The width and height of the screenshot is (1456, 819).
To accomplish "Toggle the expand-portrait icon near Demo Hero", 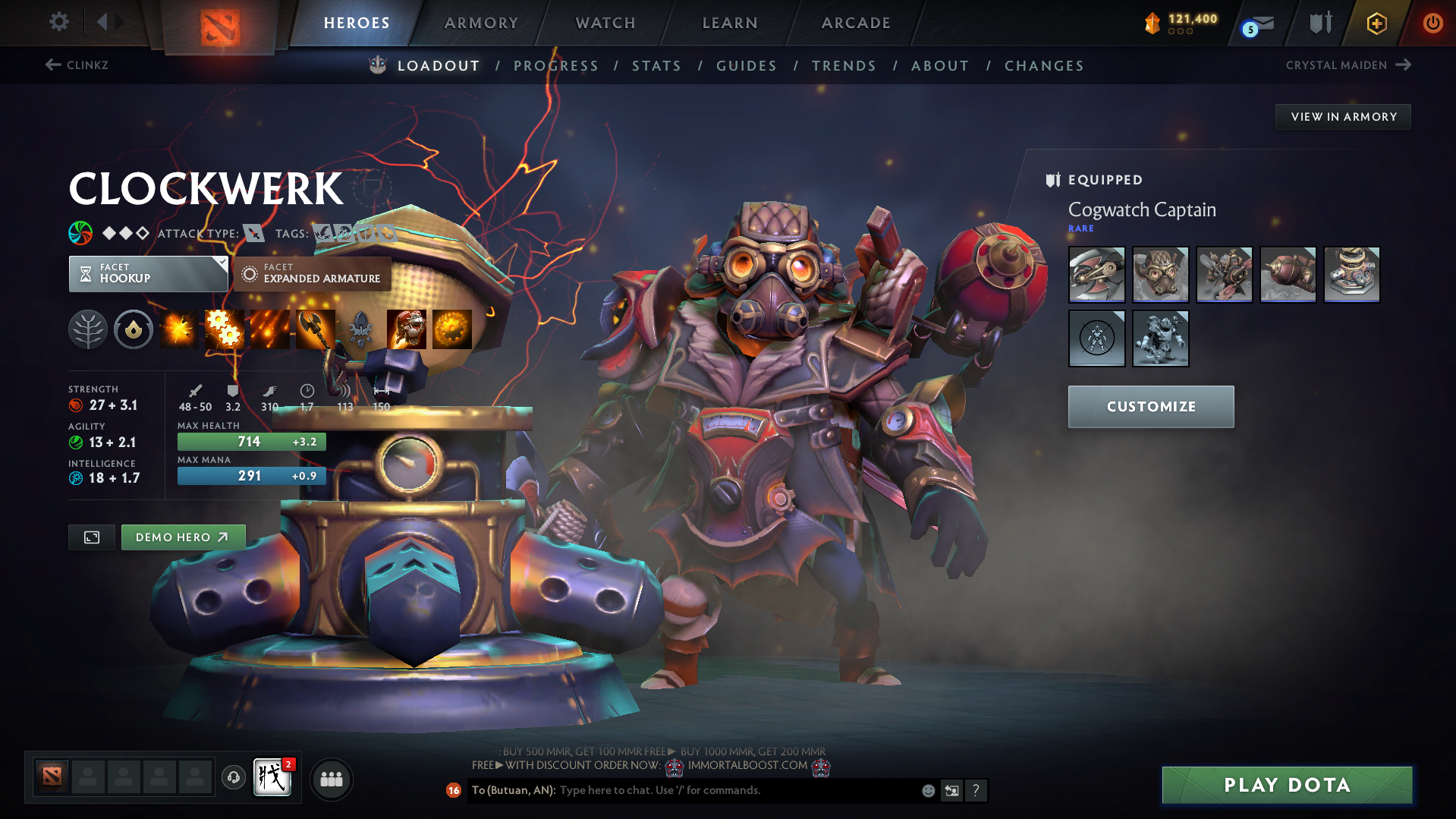I will click(91, 537).
